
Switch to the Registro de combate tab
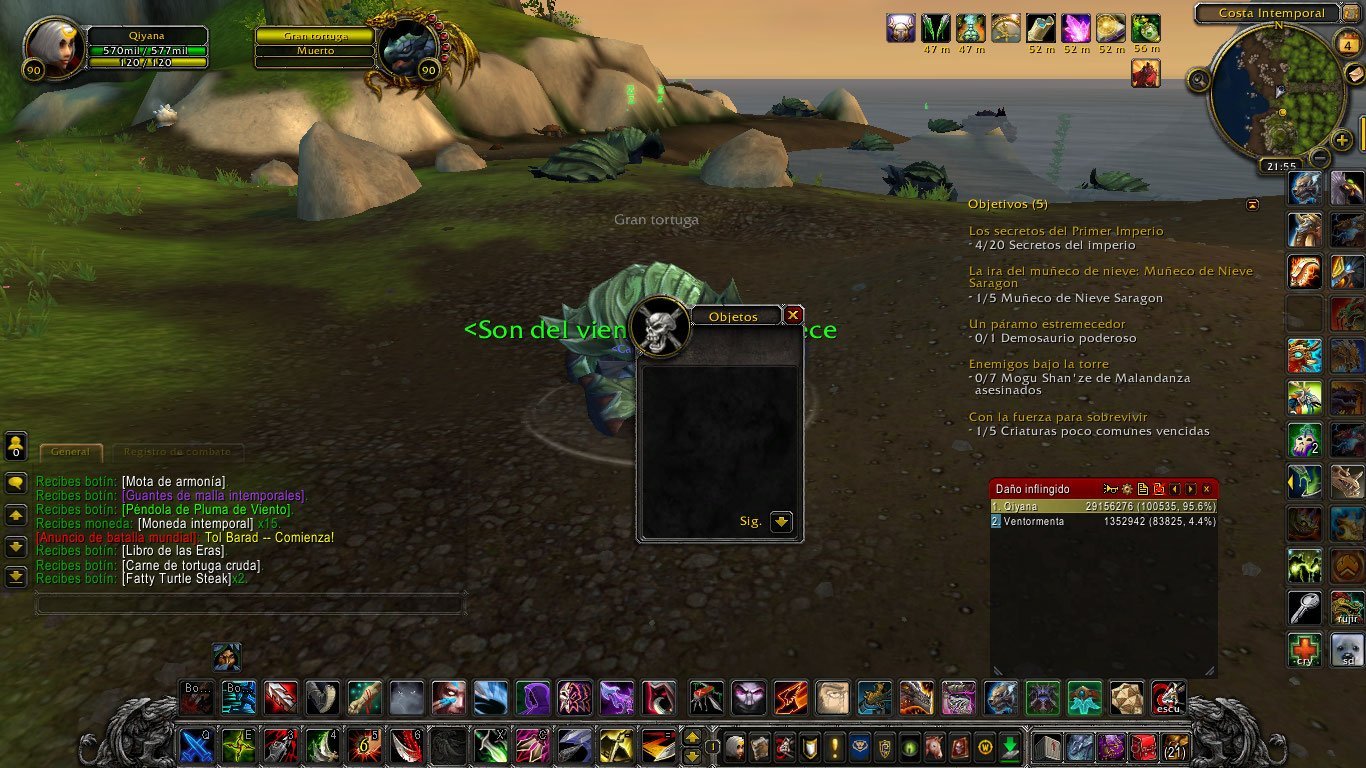pos(179,452)
